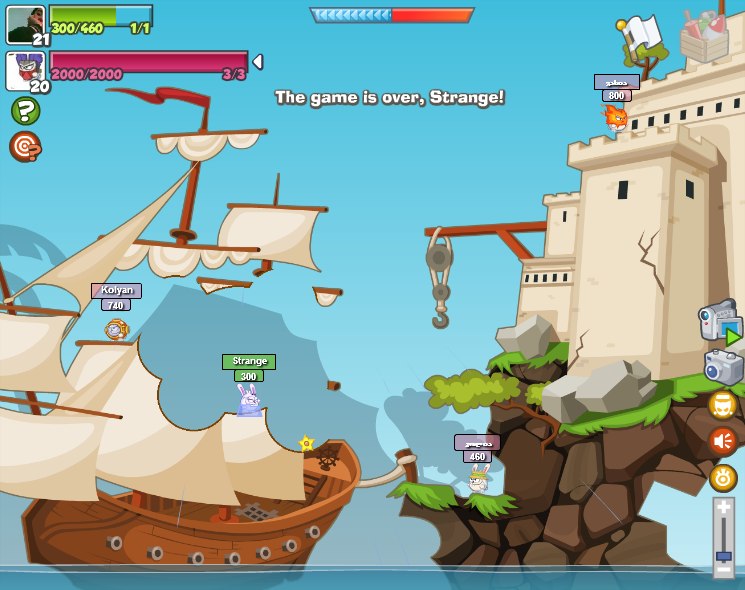Raise the white surrender flag
745x590 pixels.
click(x=640, y=37)
